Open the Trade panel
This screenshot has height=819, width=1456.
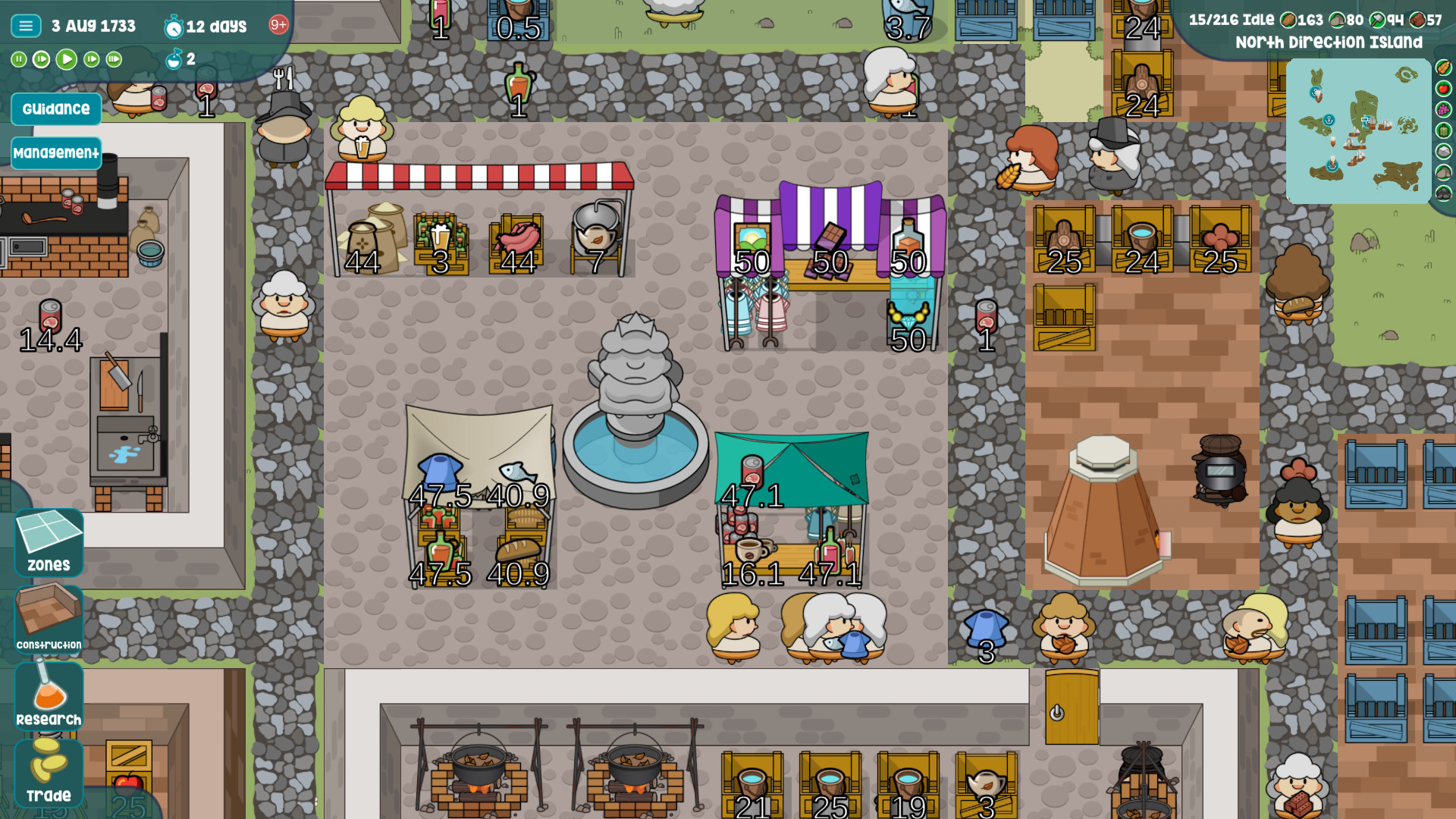[x=48, y=773]
